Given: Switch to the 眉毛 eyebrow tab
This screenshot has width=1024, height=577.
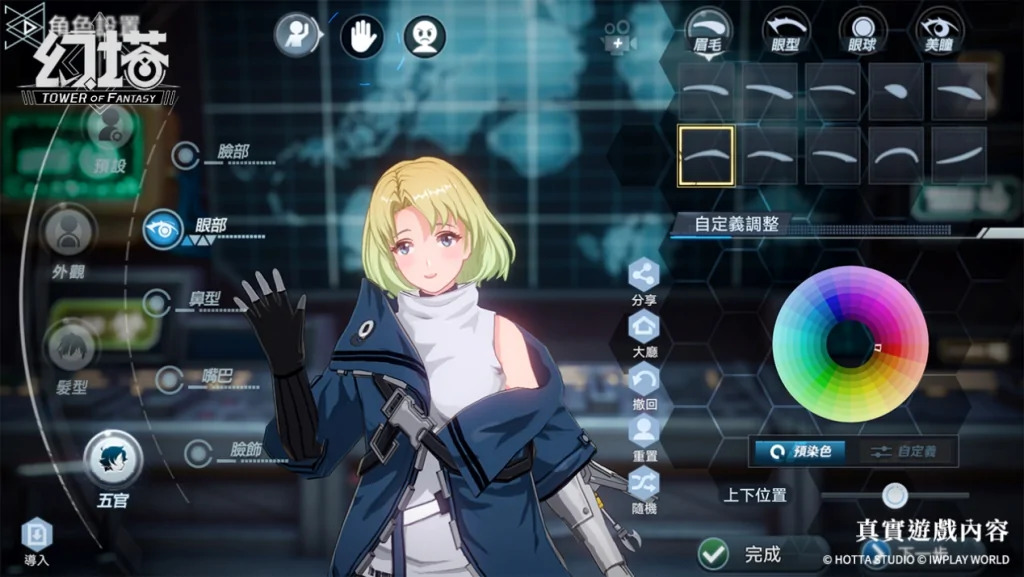Looking at the screenshot, I should [x=708, y=27].
